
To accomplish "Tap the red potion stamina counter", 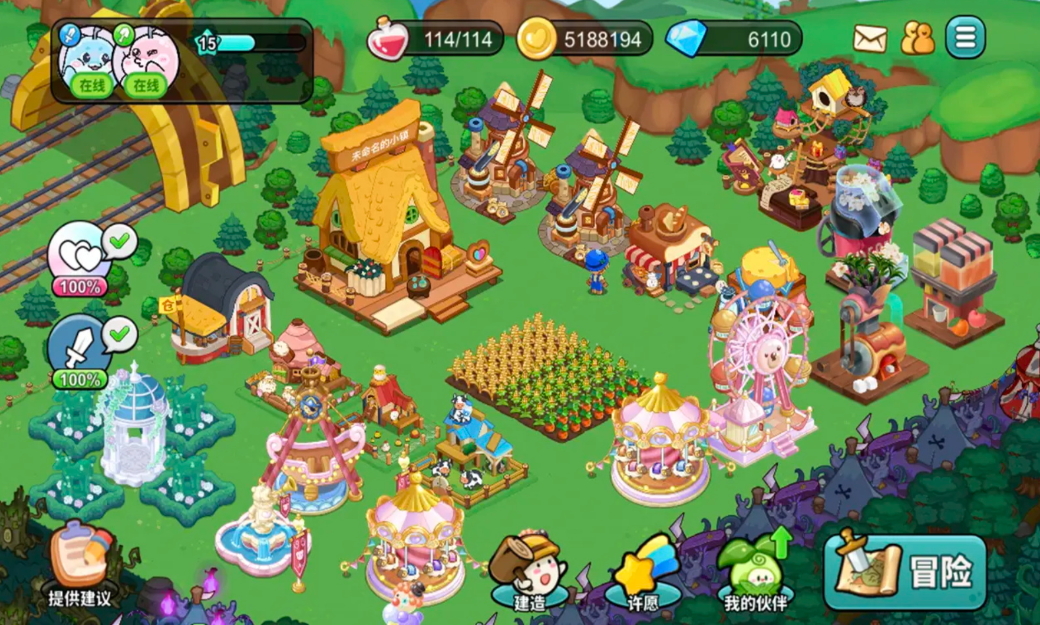I will [x=434, y=39].
